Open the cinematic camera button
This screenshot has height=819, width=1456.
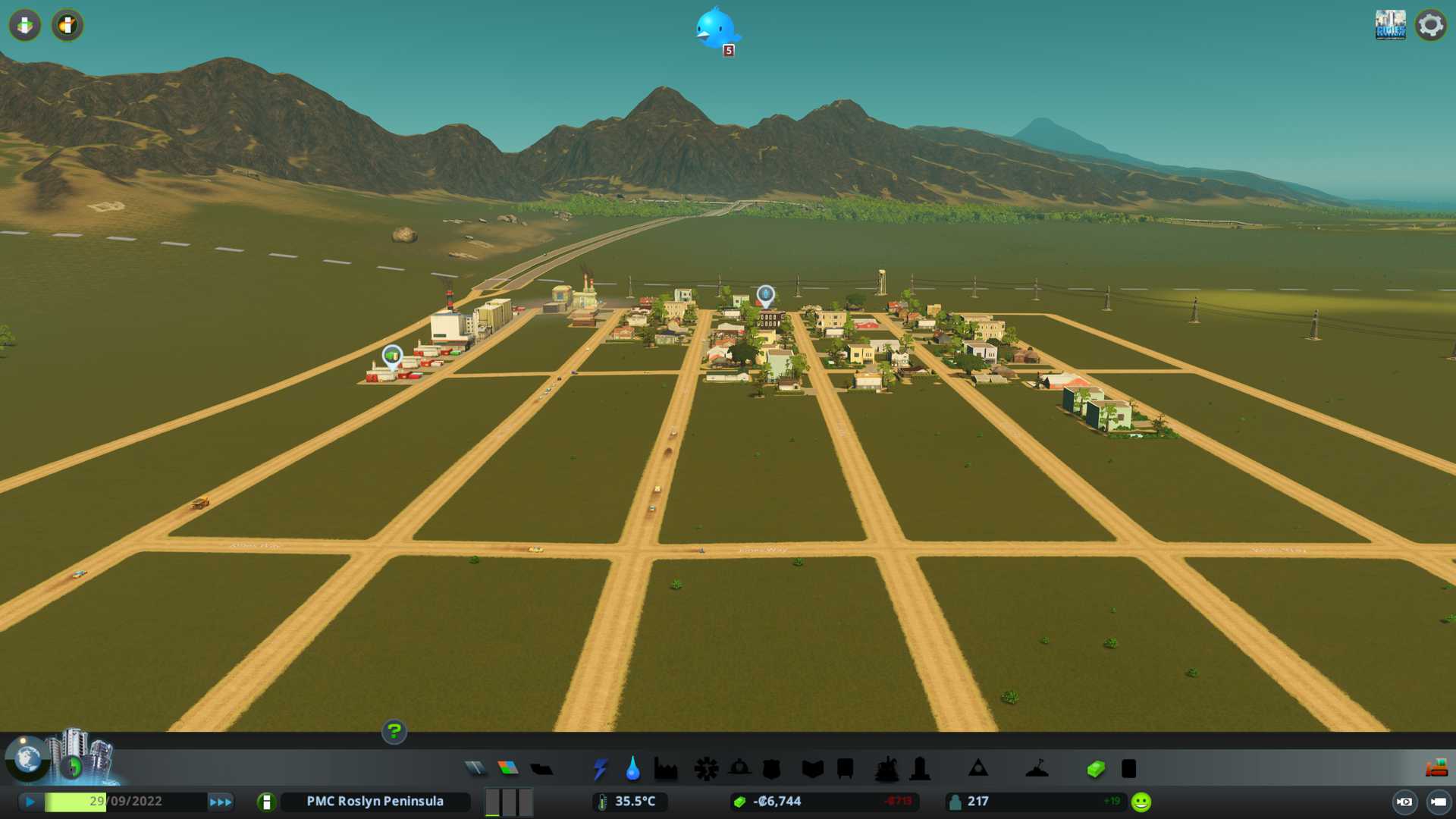point(1404,802)
